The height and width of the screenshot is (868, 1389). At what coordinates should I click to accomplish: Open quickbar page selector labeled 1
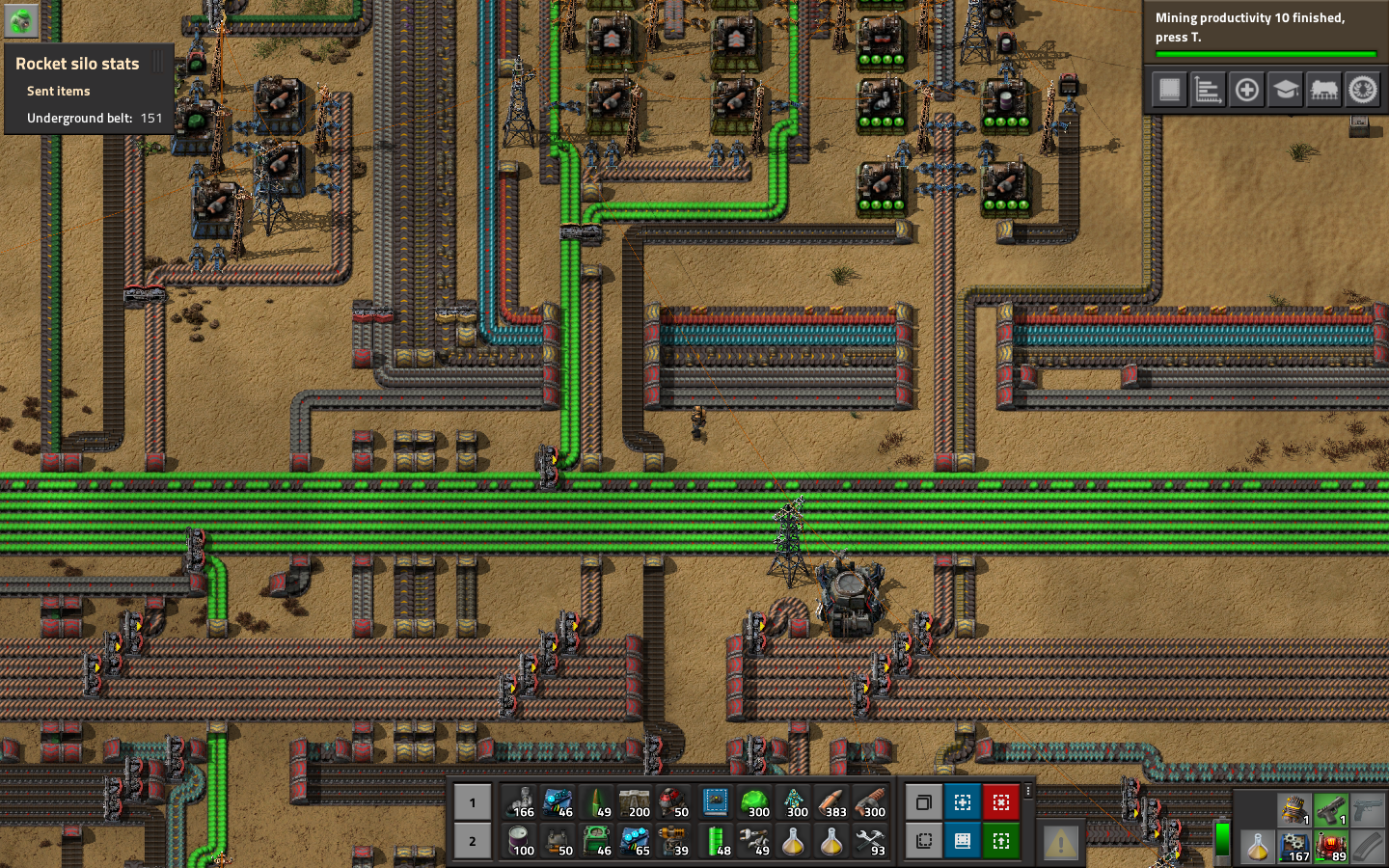click(x=472, y=802)
